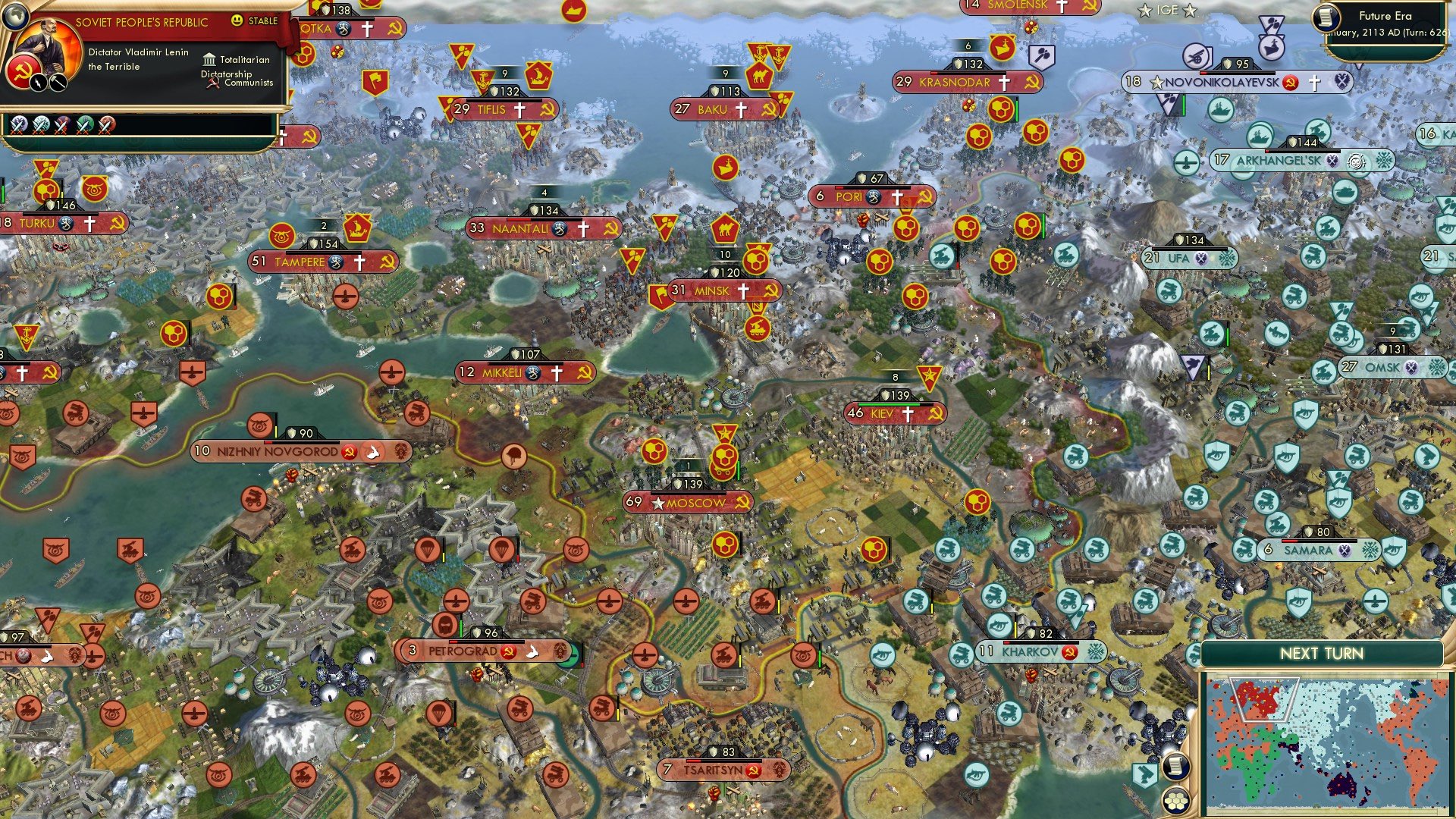Expand Kiev's city banner
Screen dimensions: 1456x819
pos(887,413)
